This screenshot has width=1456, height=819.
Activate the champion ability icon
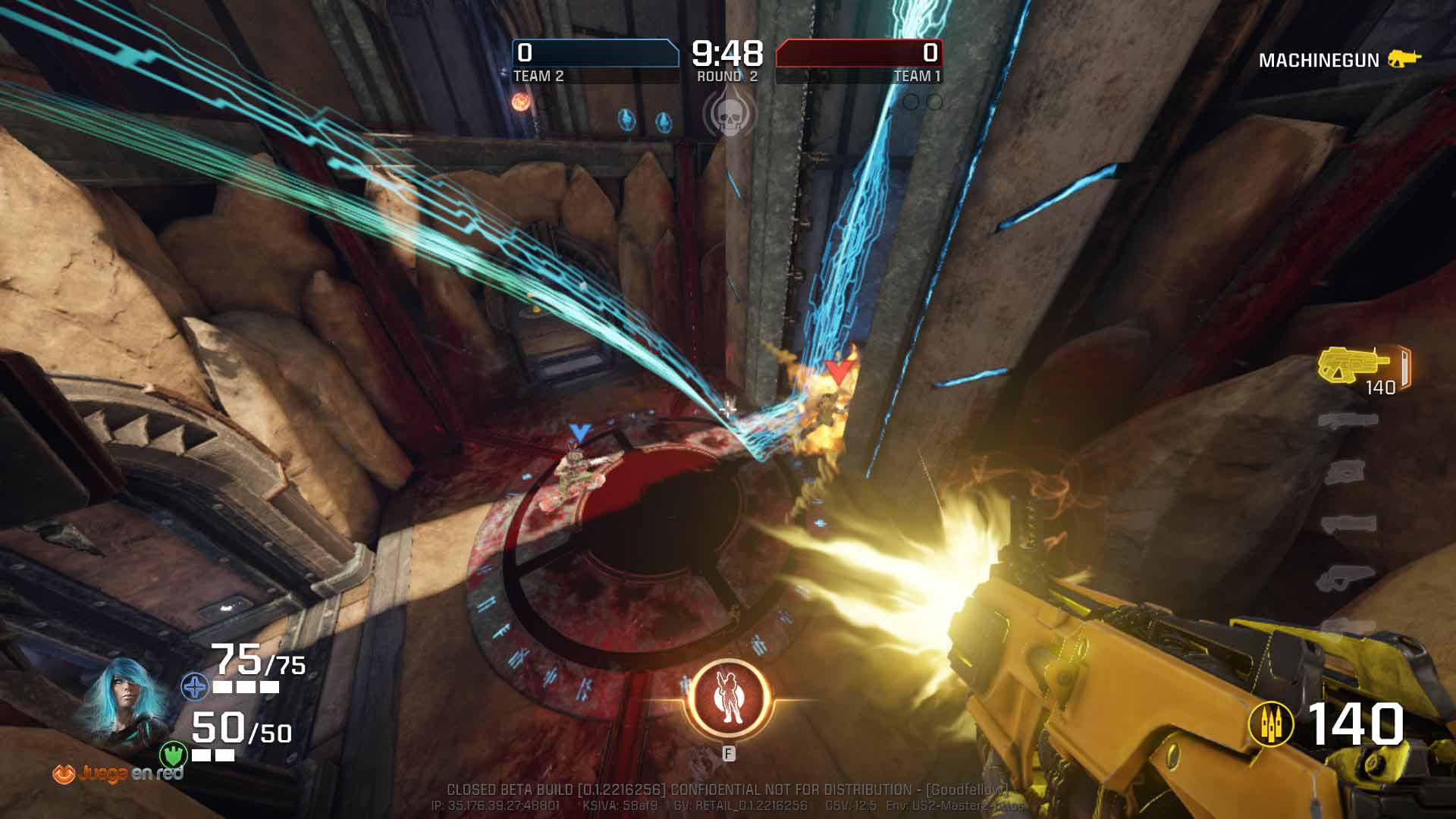click(x=729, y=699)
